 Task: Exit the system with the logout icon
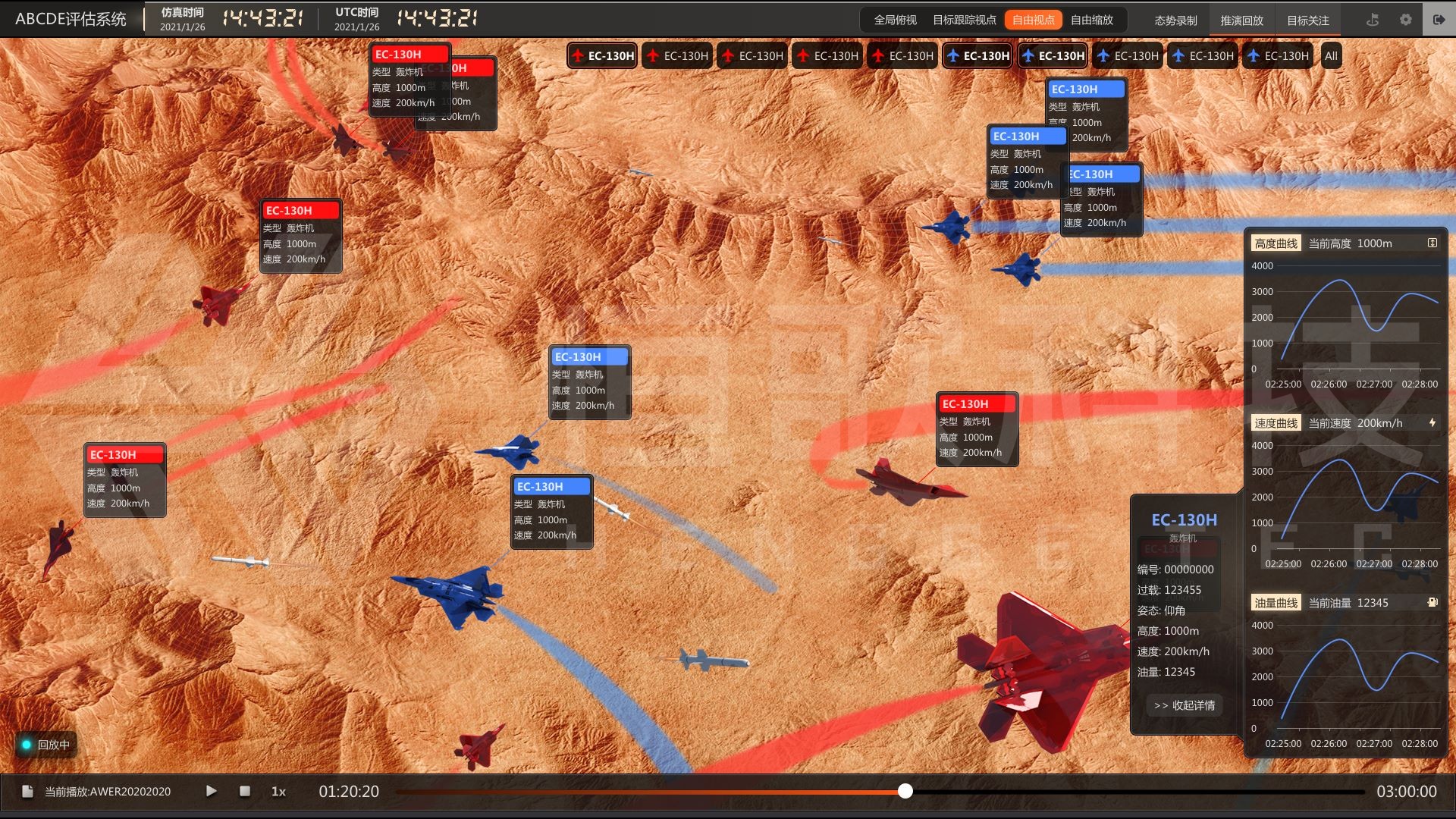pyautogui.click(x=1439, y=20)
